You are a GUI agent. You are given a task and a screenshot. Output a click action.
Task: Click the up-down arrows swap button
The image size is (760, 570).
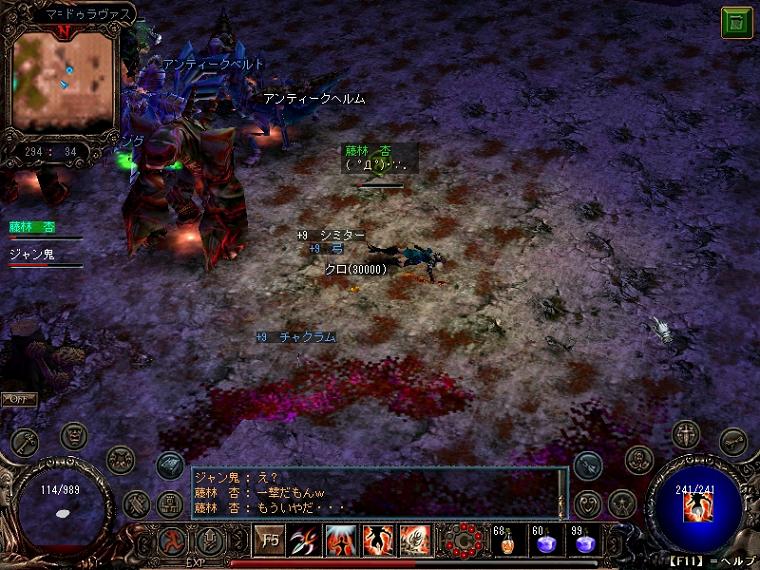(210, 541)
